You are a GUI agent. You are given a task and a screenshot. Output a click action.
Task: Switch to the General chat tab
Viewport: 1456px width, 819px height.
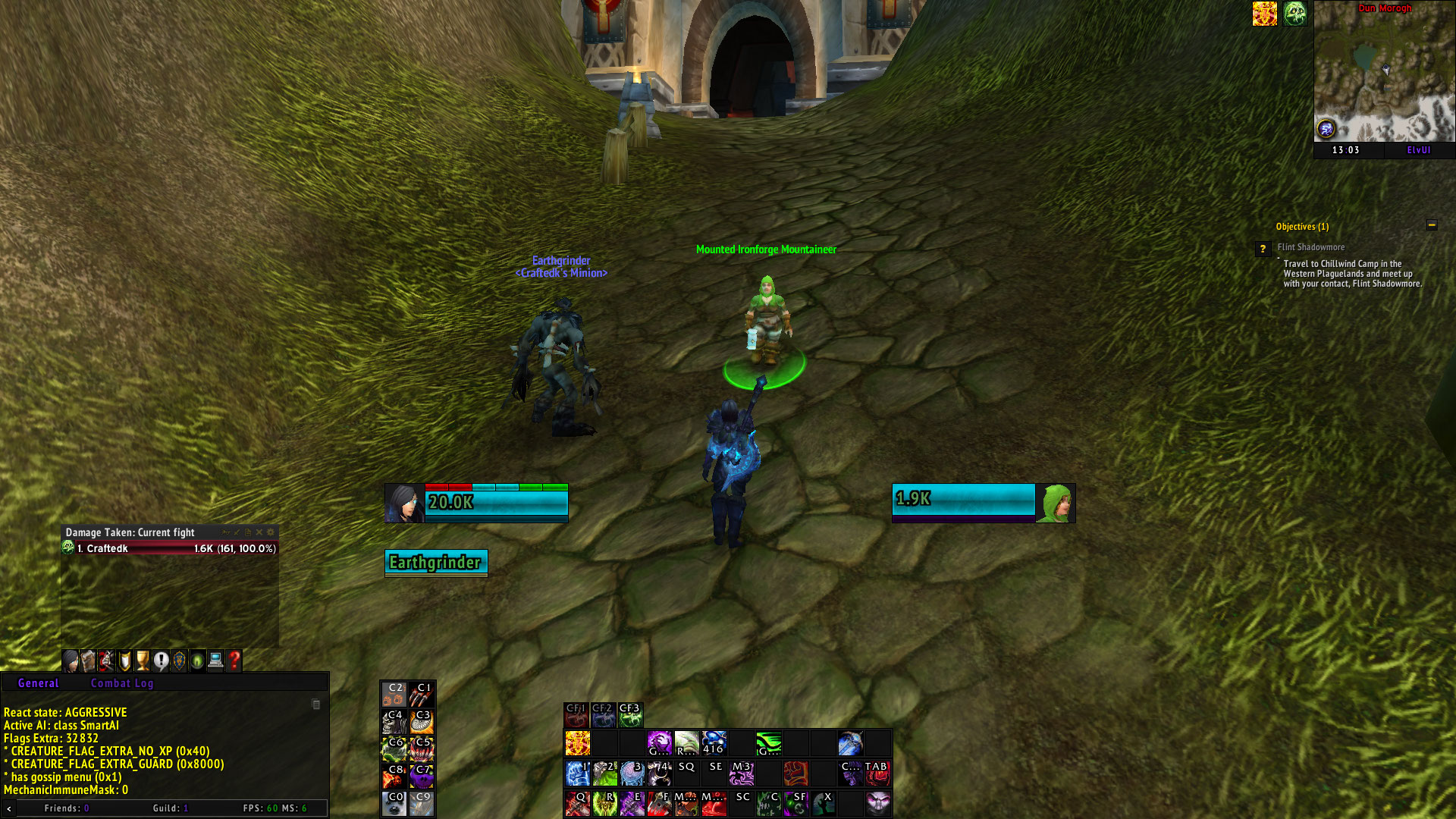(38, 683)
